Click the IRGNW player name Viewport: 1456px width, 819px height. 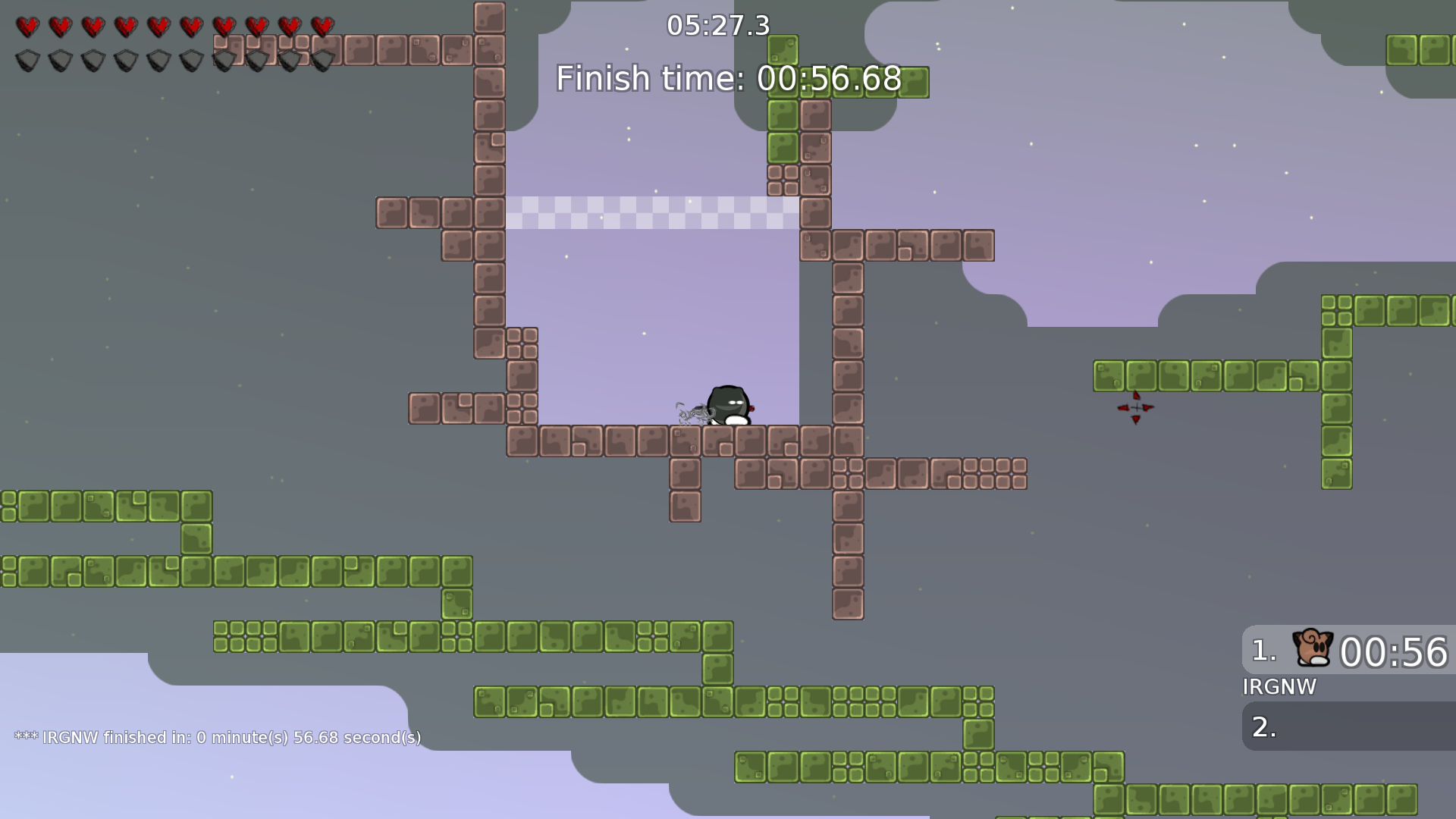1279,688
